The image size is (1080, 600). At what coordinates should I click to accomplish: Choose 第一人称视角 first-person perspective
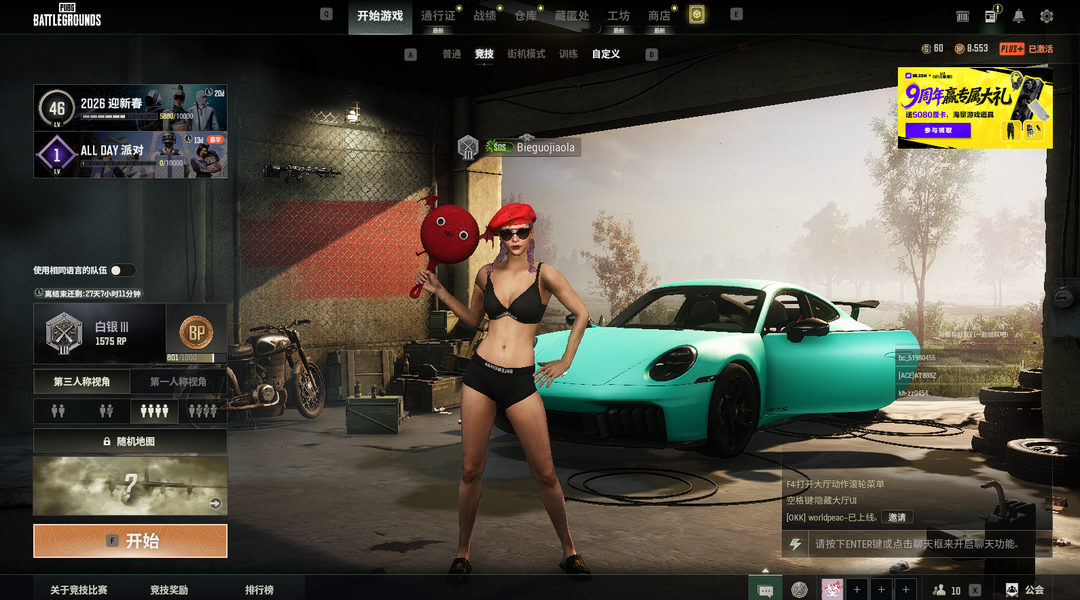pos(178,381)
